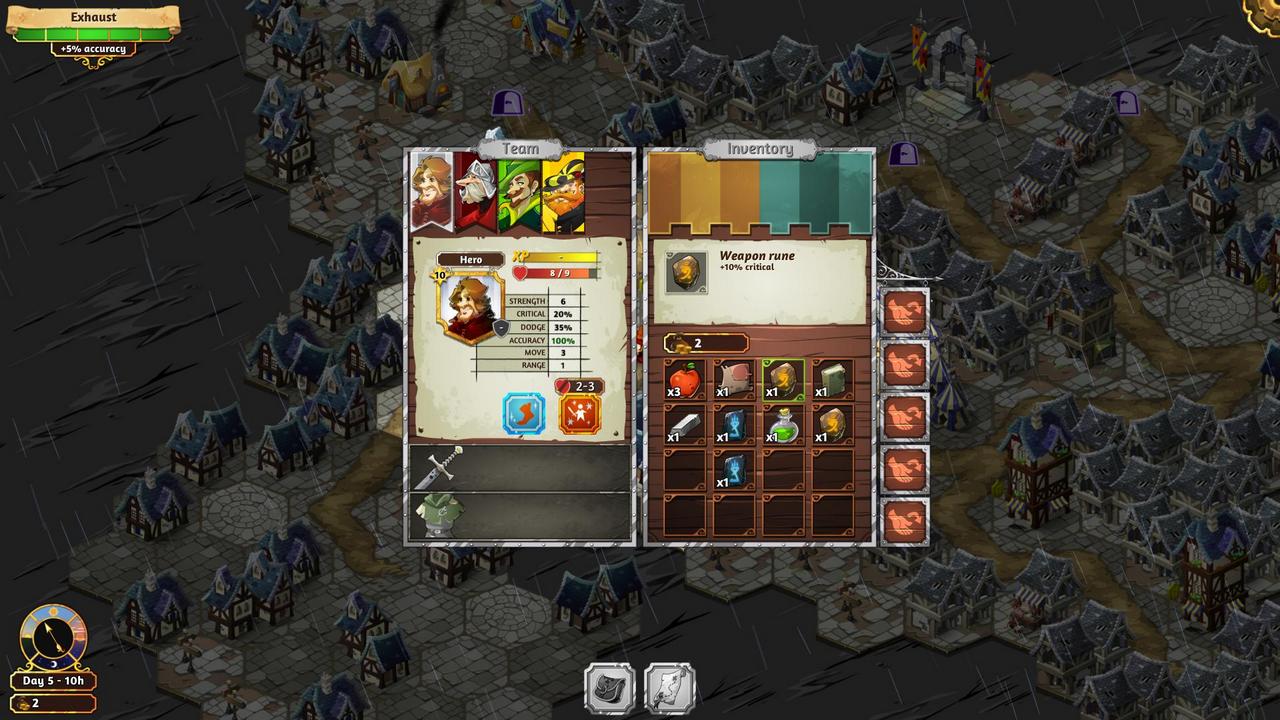Activate the blue boot move skill
1280x720 pixels.
tap(524, 413)
